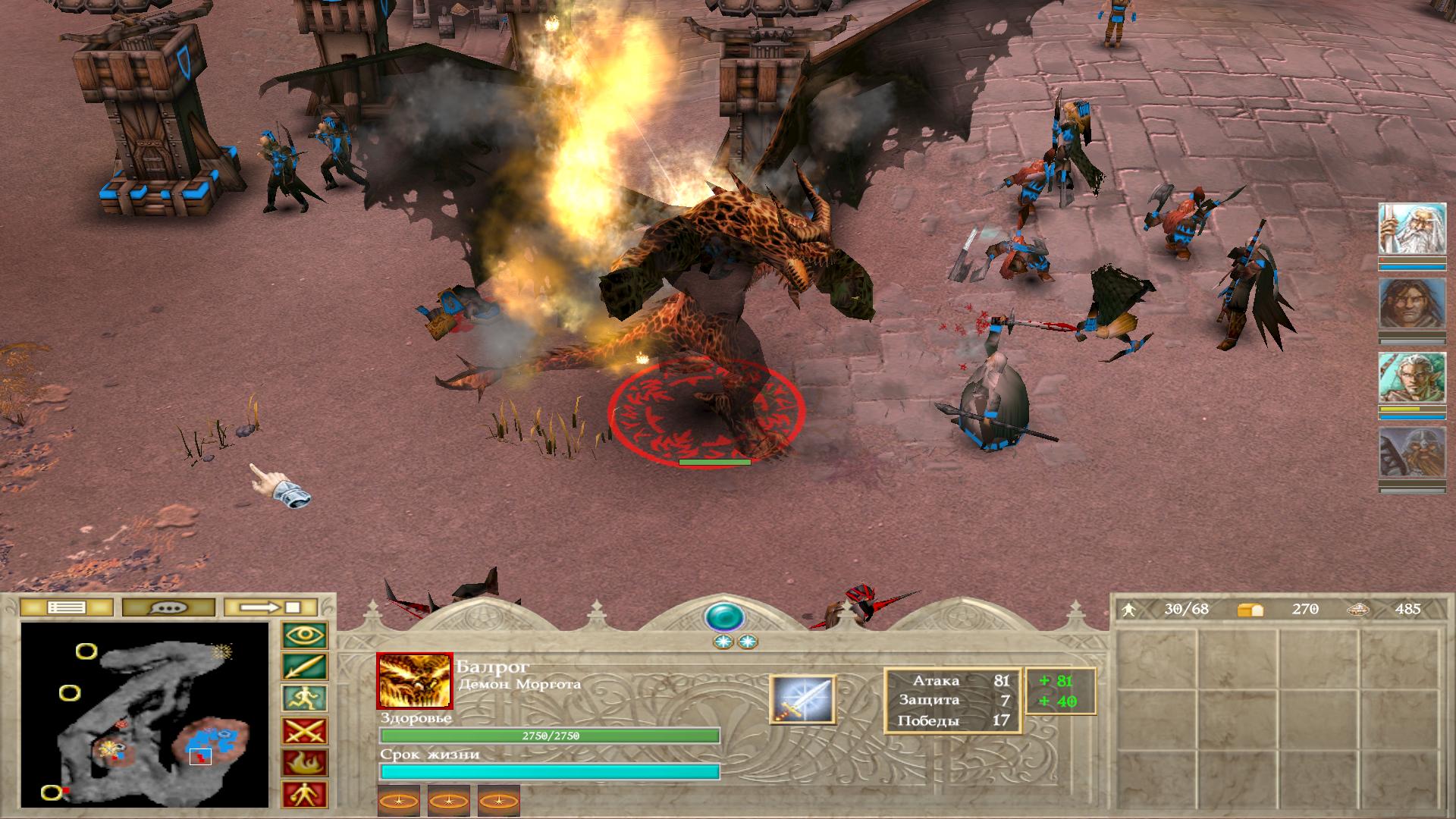
Task: Select the white-bearded wizard hero portrait
Action: [1411, 229]
